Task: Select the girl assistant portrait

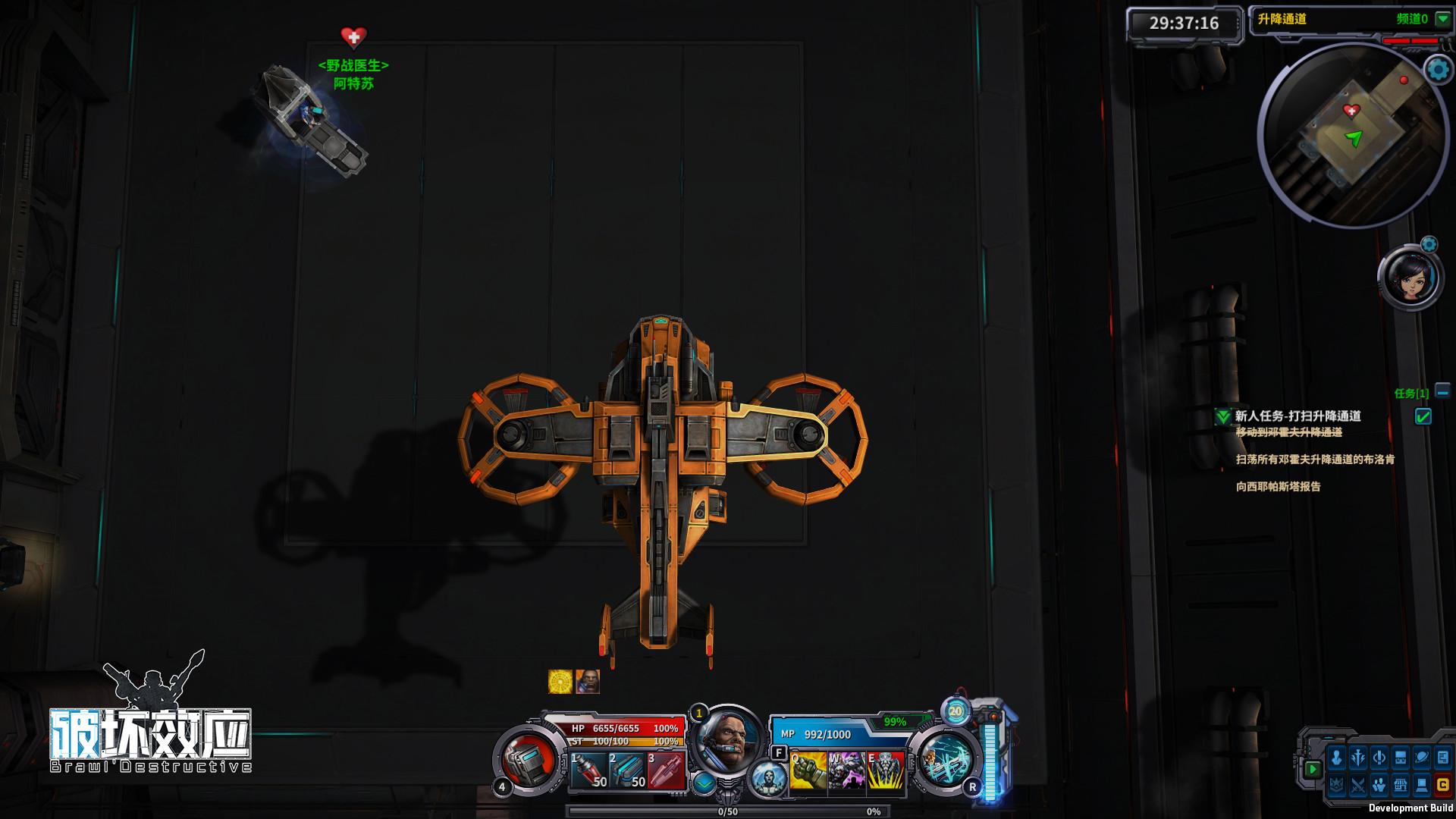Action: click(1410, 278)
